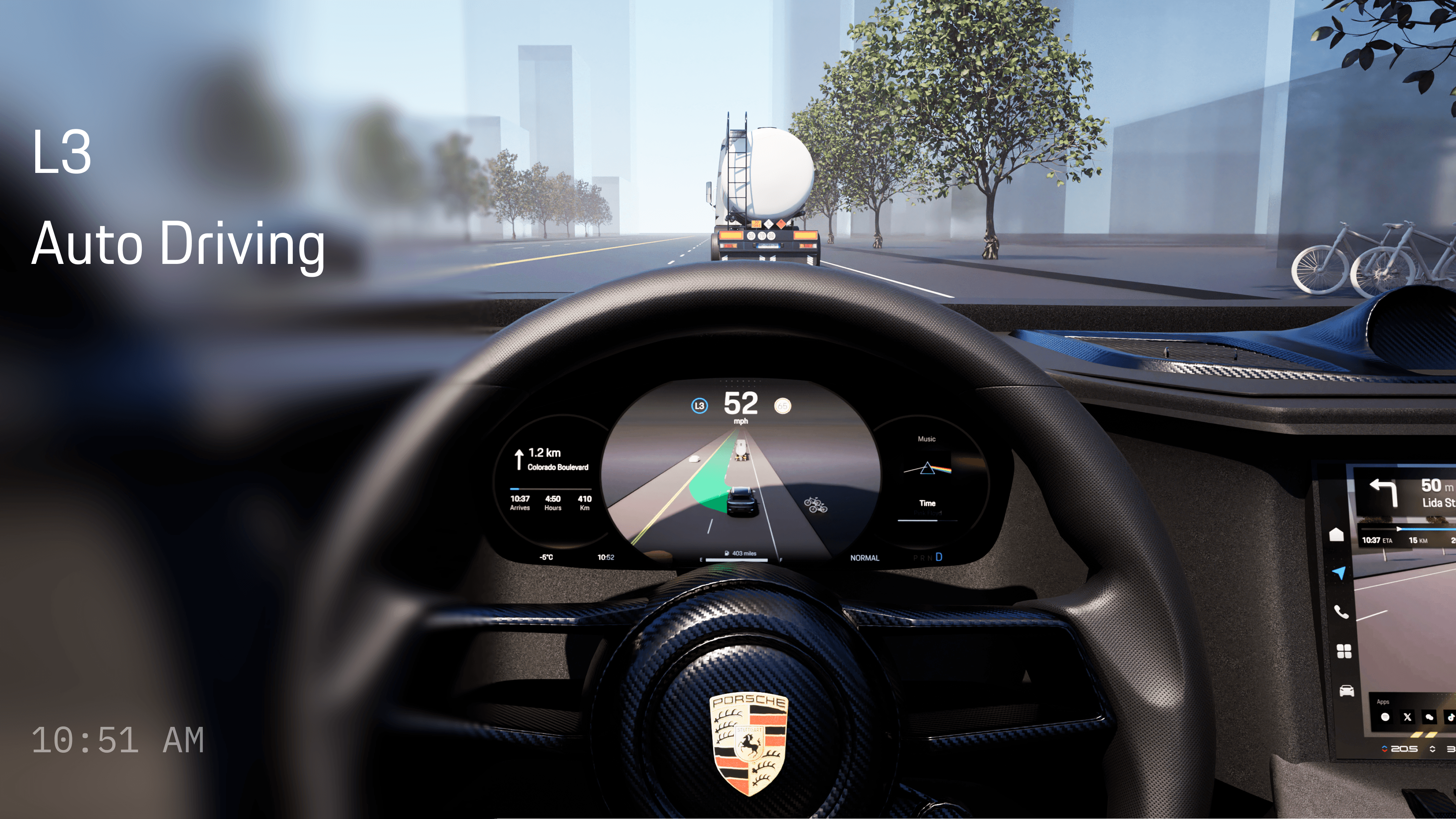1456x819 pixels.
Task: Open the WeChat app in the Apps row
Action: pyautogui.click(x=1429, y=717)
